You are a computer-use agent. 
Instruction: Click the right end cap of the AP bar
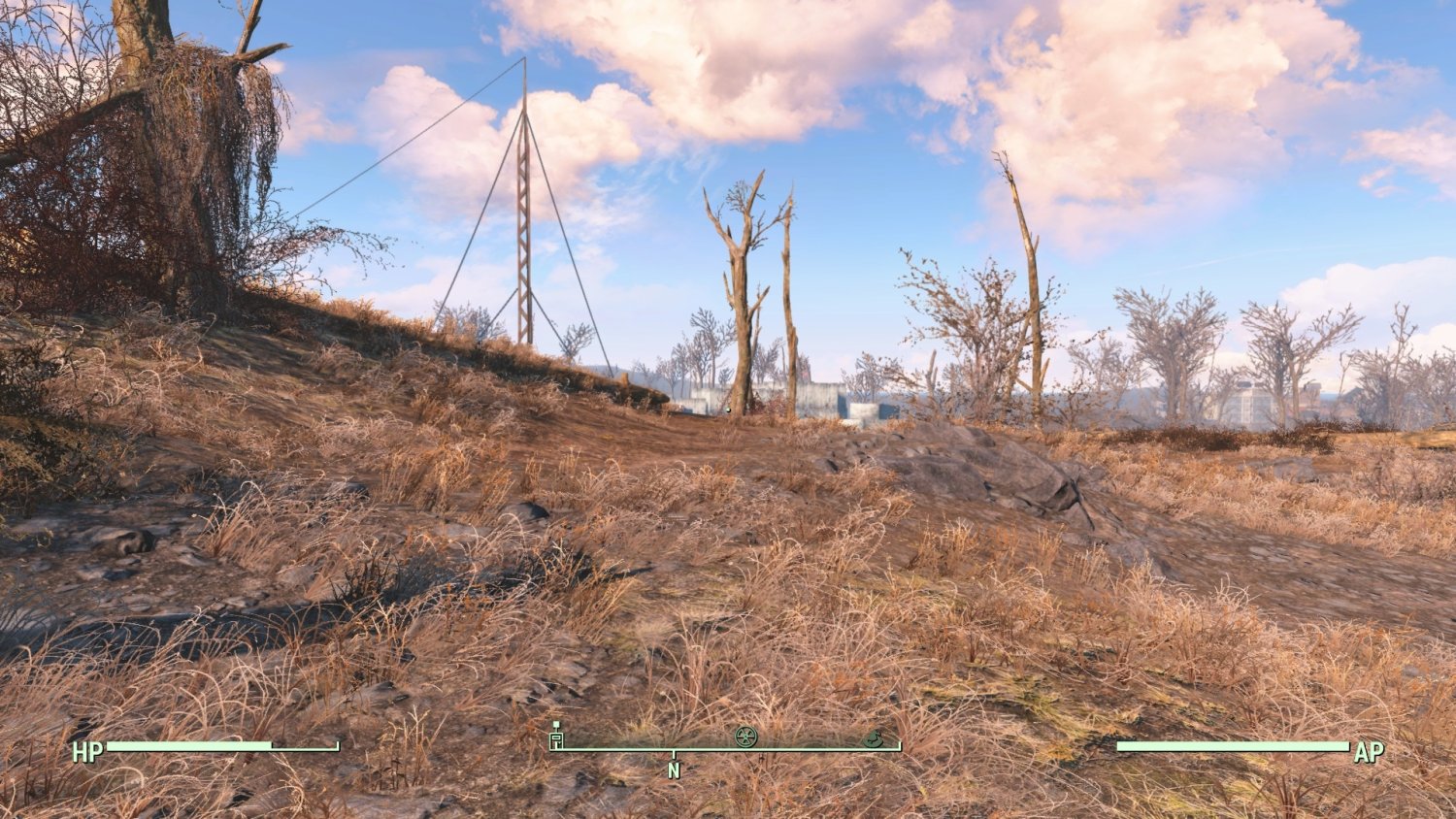1349,747
